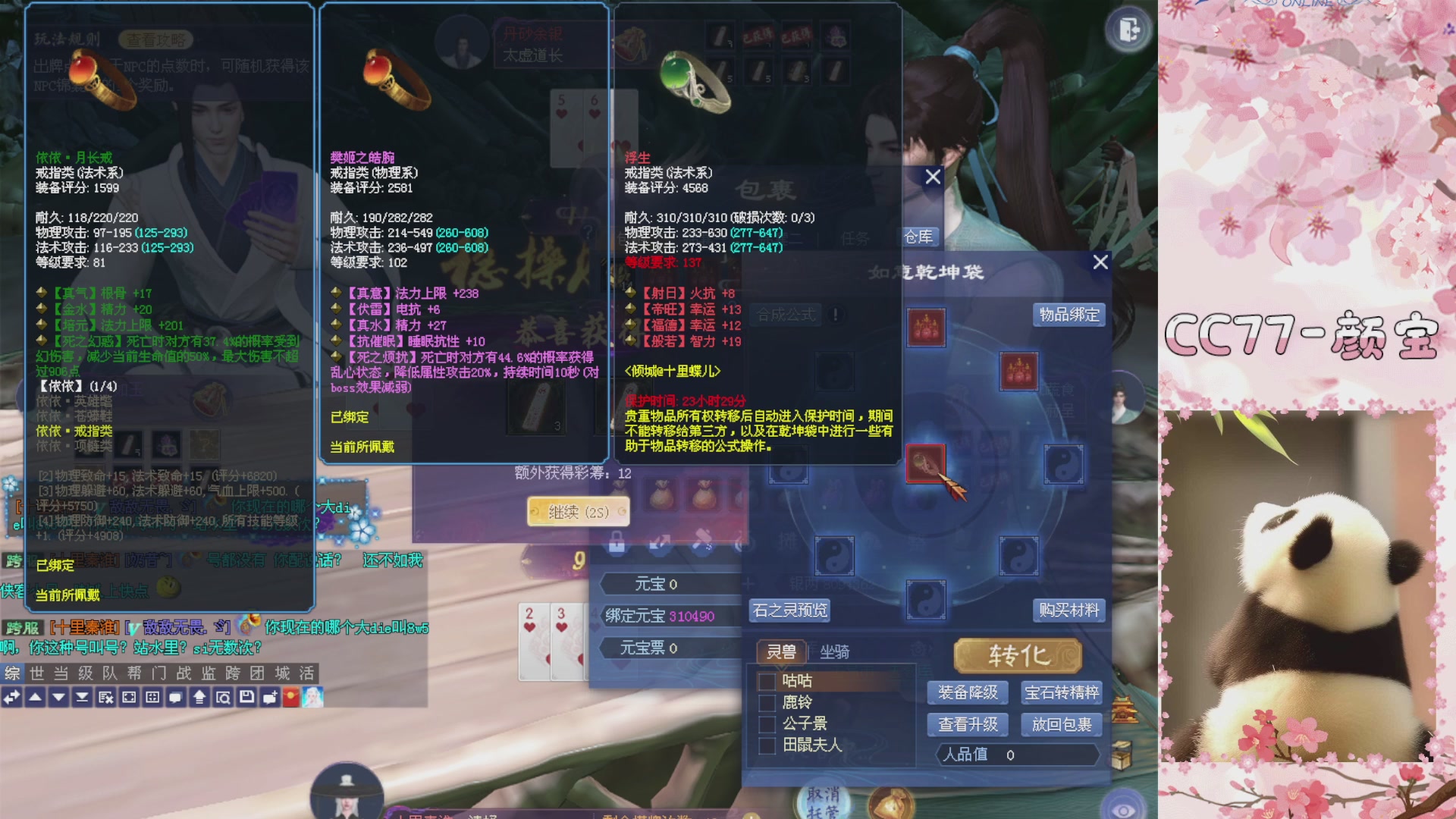Jump to latest messages with double-down chevron

click(83, 697)
